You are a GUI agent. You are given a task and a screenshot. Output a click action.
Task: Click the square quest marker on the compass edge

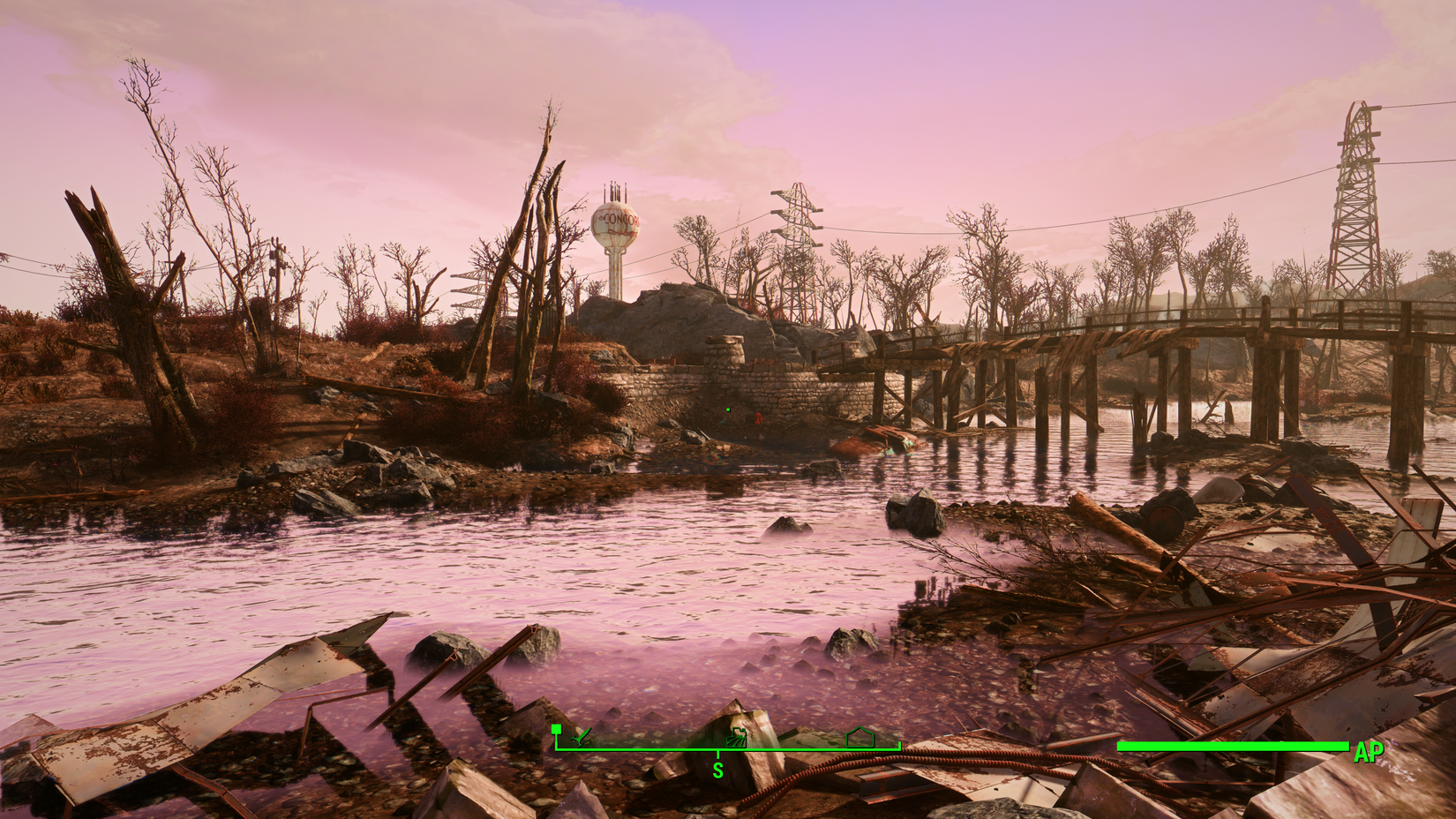coord(556,729)
